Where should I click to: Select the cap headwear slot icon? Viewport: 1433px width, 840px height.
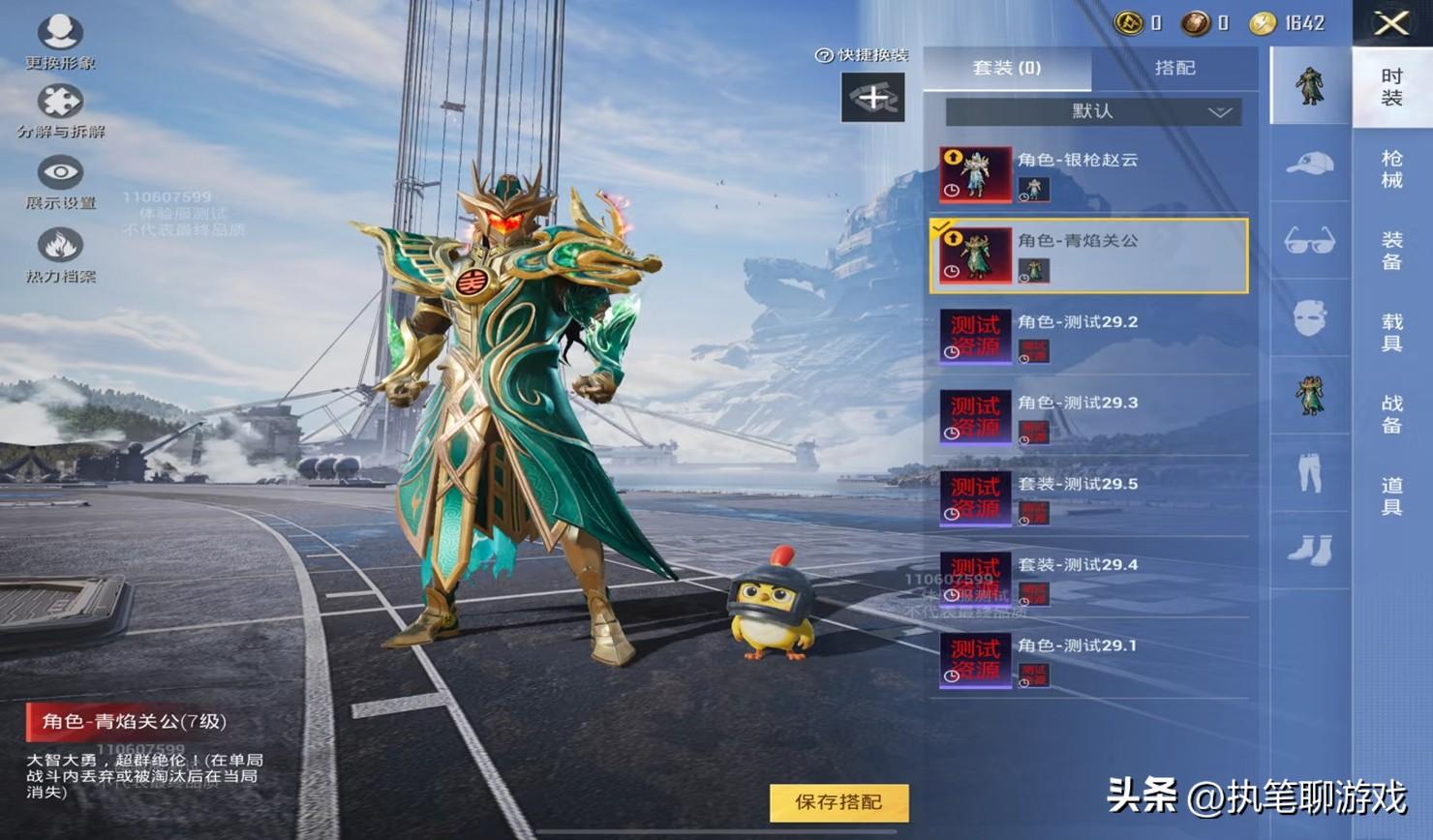coord(1309,165)
